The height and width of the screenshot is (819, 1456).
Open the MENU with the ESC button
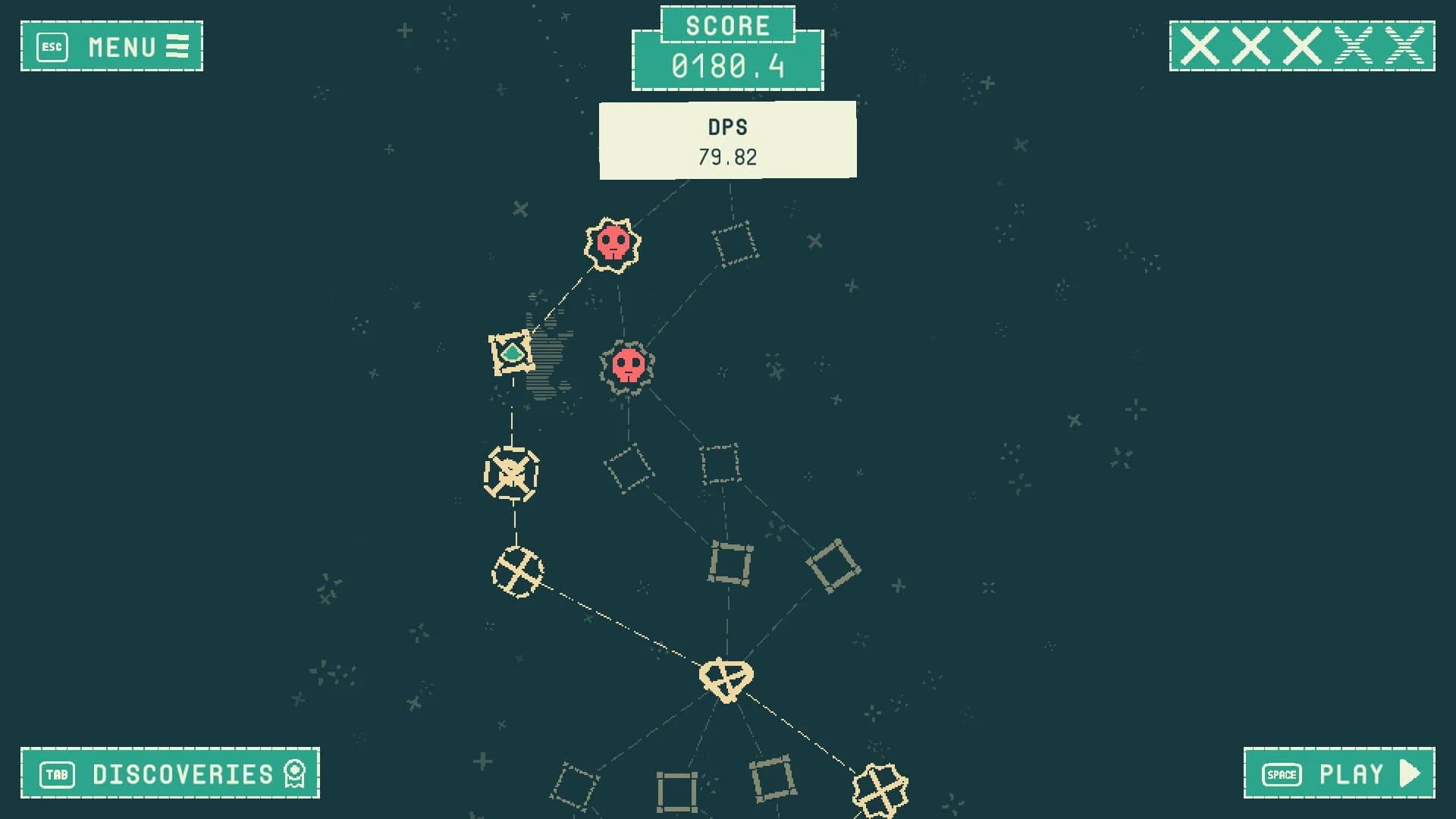click(112, 48)
